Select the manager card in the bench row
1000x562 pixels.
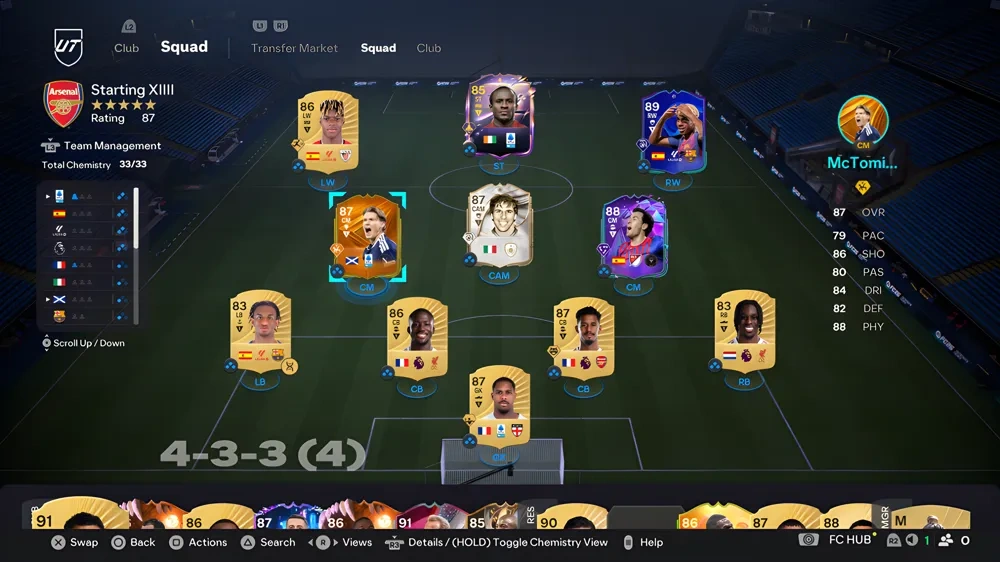click(x=930, y=517)
